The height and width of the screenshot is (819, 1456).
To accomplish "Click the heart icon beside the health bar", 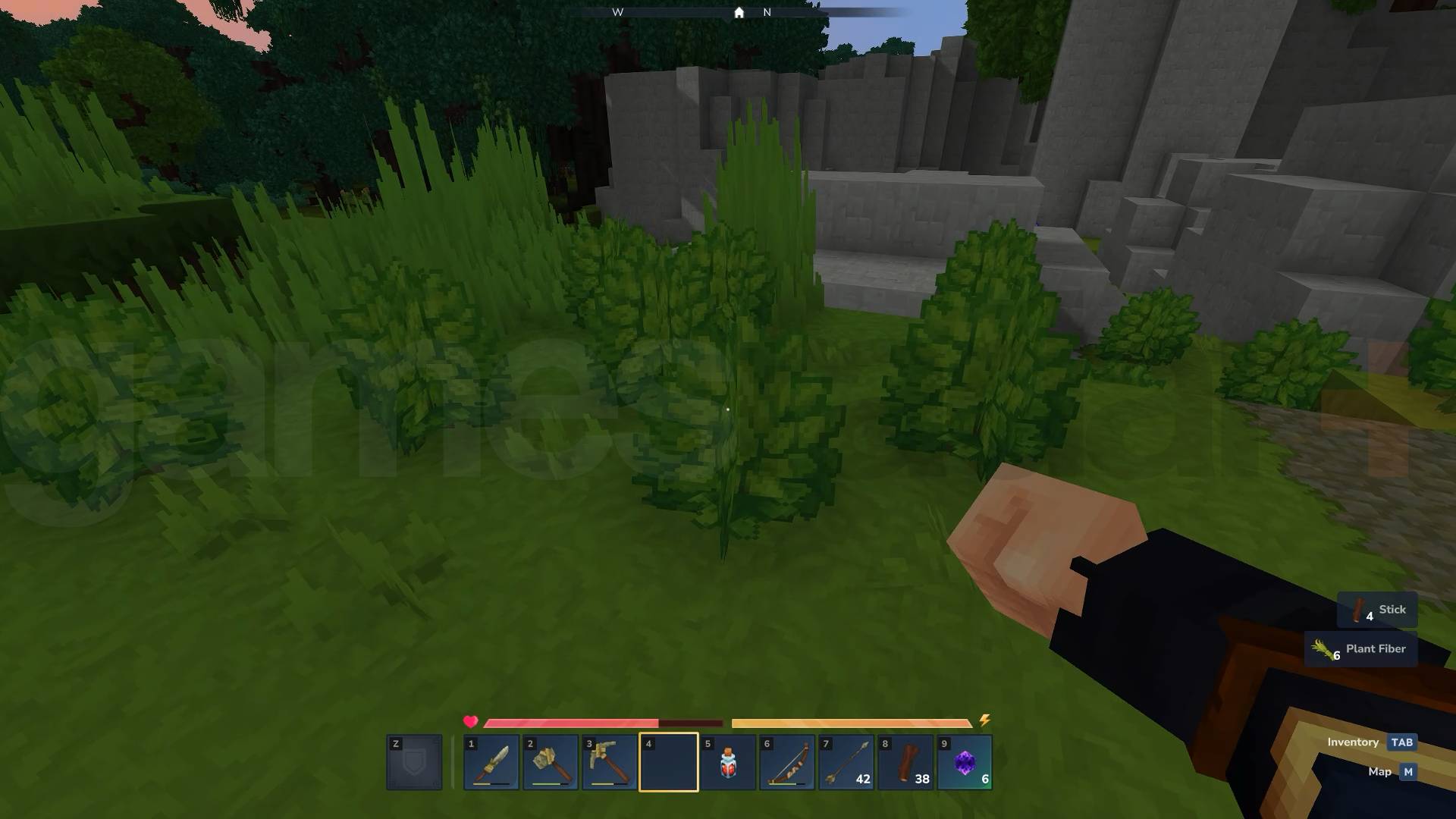I will pos(470,723).
